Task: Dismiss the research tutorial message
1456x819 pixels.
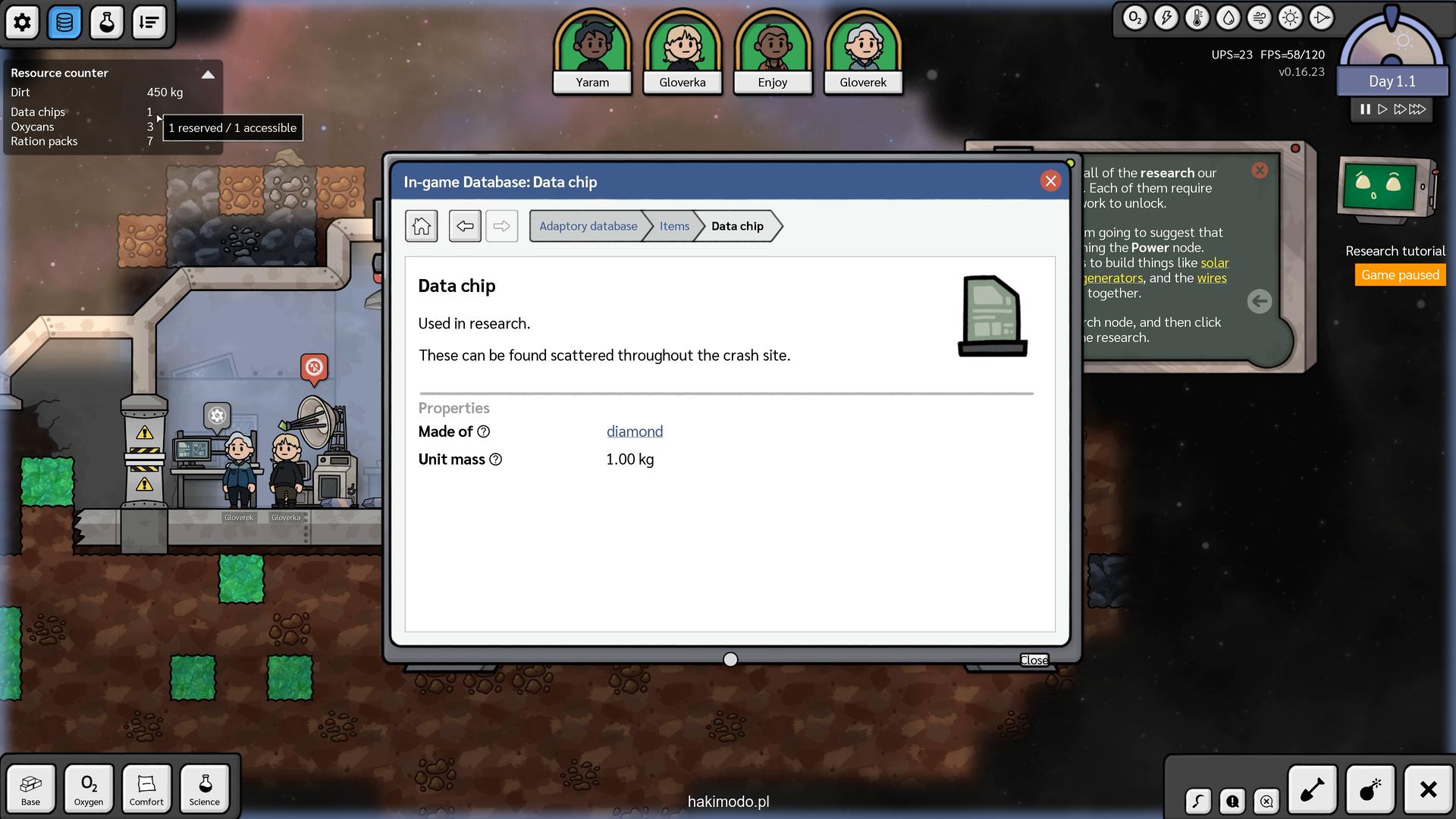Action: point(1260,171)
